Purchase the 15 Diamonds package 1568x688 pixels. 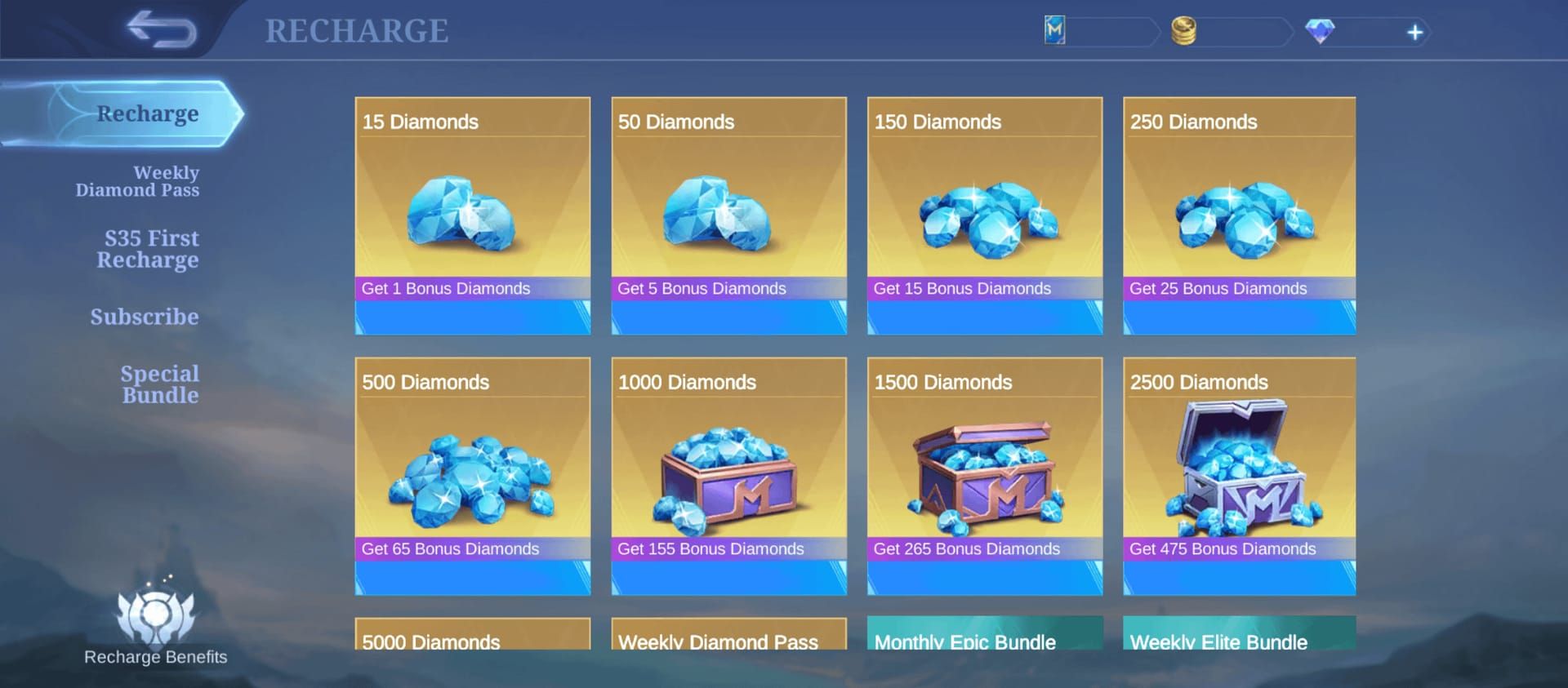point(472,216)
